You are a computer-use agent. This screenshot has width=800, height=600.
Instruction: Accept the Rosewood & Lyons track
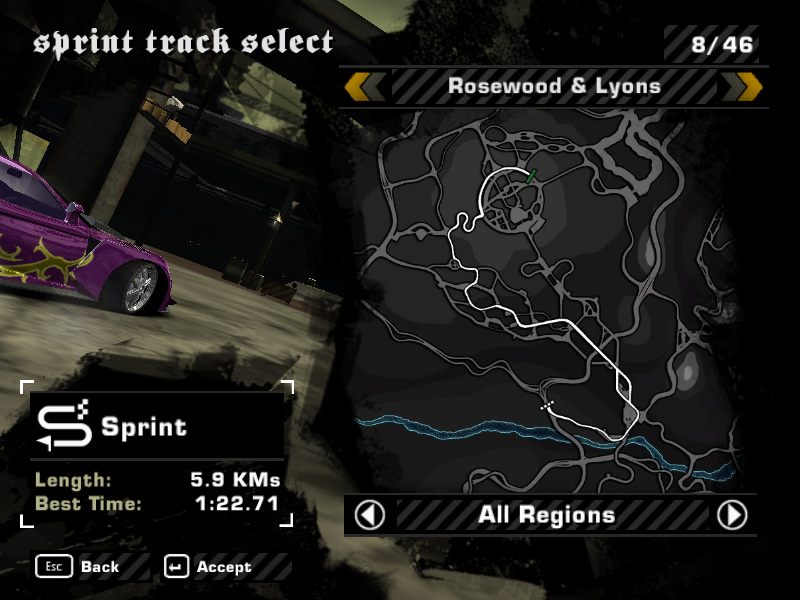[x=211, y=567]
